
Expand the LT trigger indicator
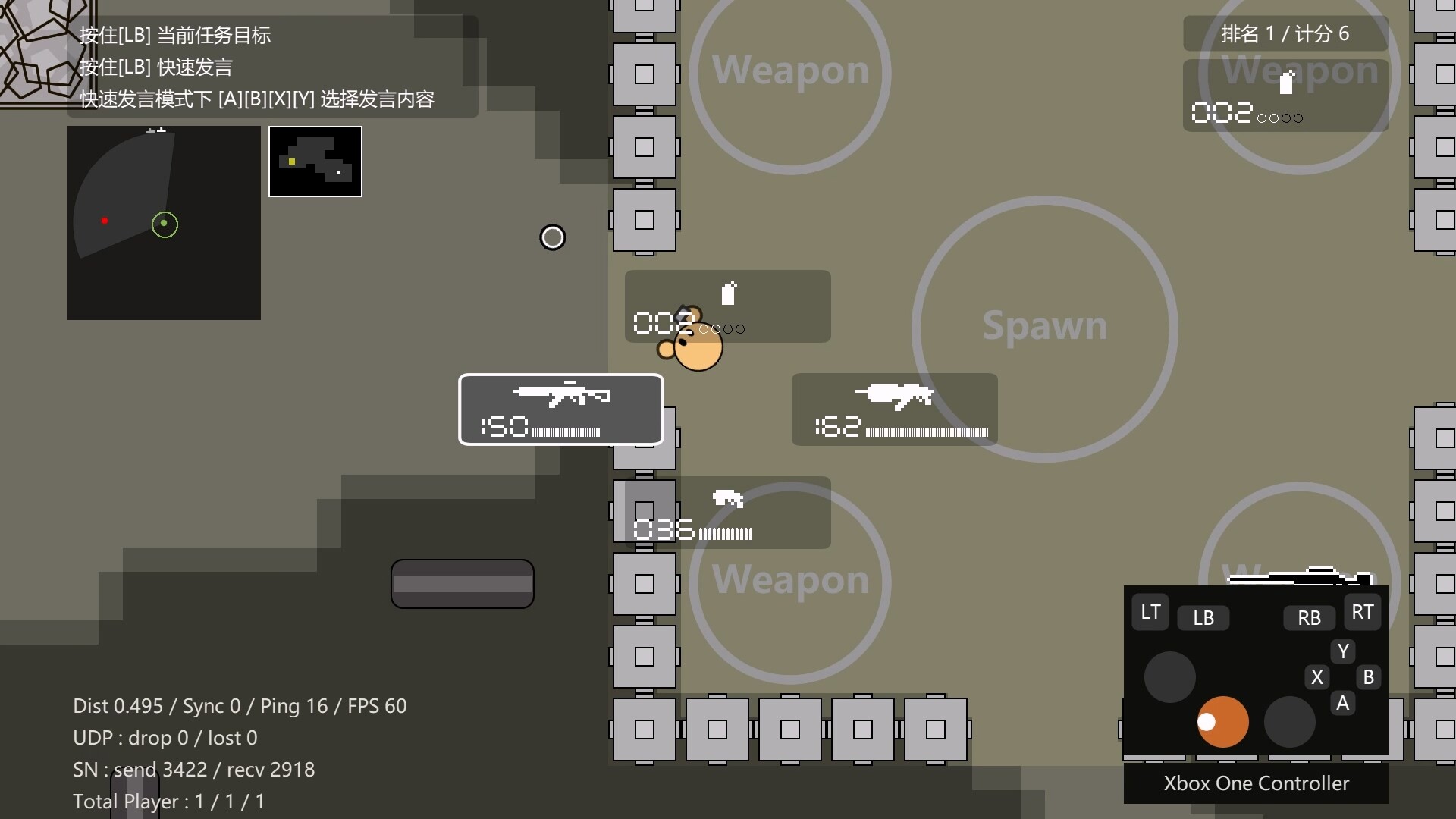[1150, 612]
